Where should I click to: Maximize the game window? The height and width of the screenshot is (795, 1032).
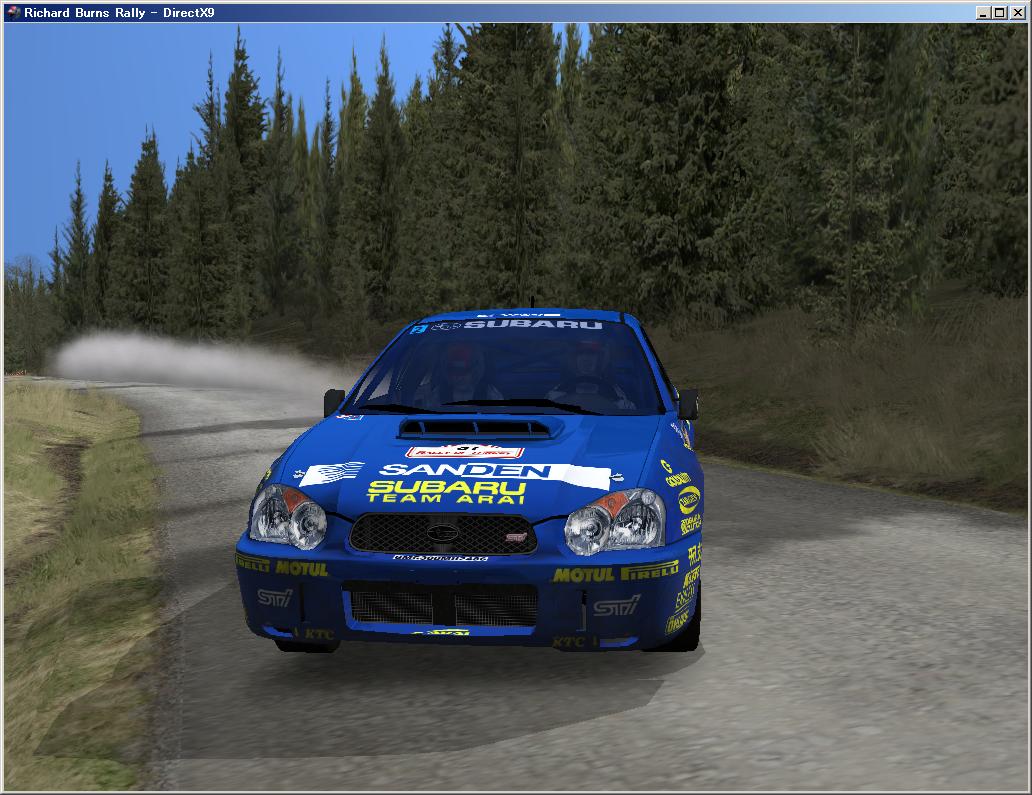tap(1001, 12)
